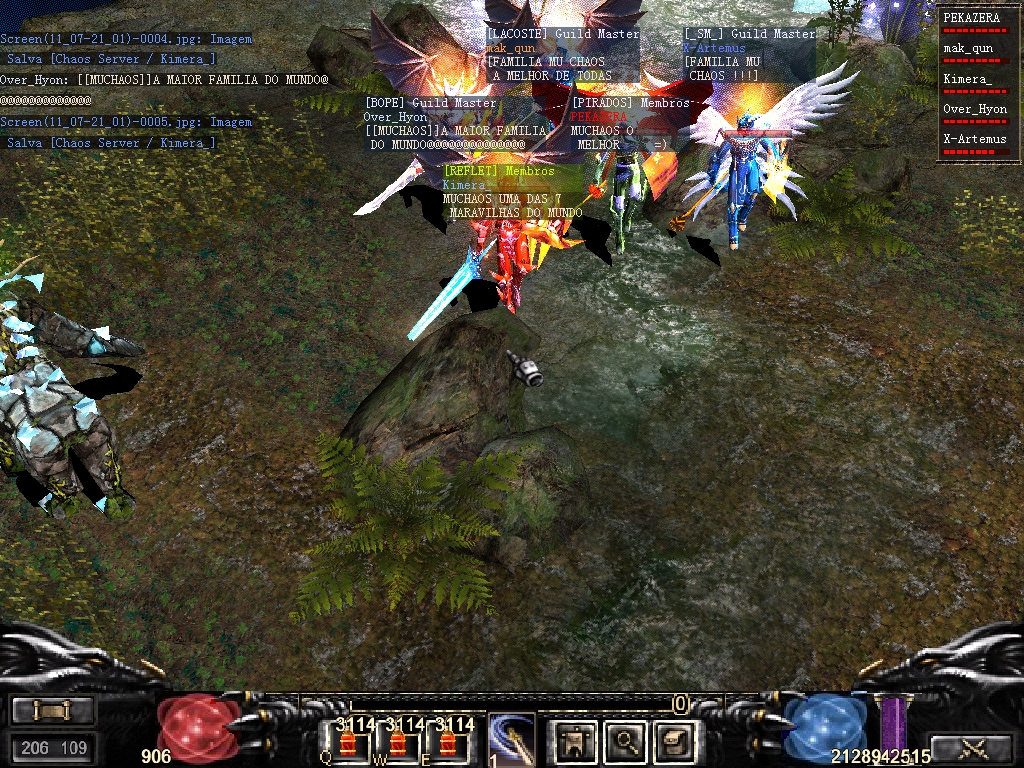The width and height of the screenshot is (1024, 768).
Task: Select PEKAZERA in the party list
Action: click(x=972, y=18)
